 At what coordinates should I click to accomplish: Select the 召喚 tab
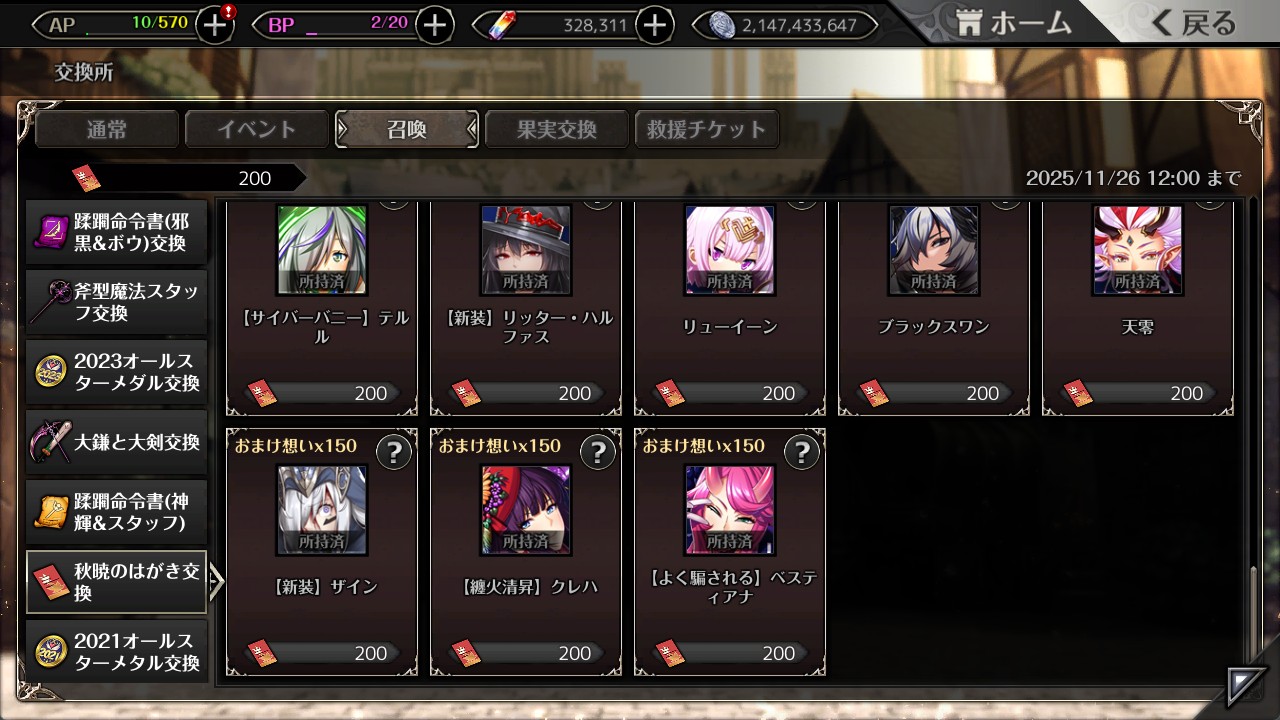(407, 129)
